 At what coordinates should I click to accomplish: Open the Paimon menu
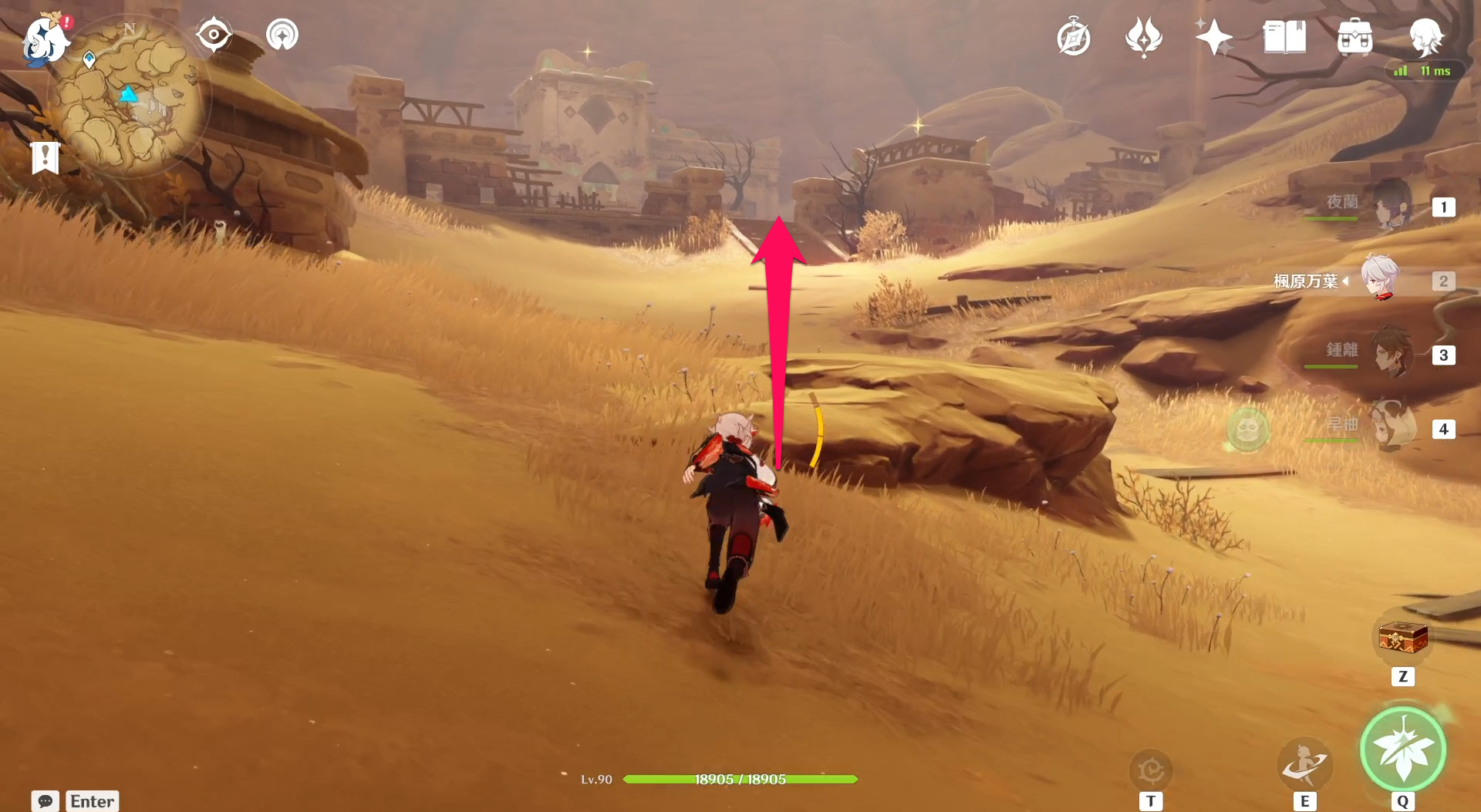44,40
